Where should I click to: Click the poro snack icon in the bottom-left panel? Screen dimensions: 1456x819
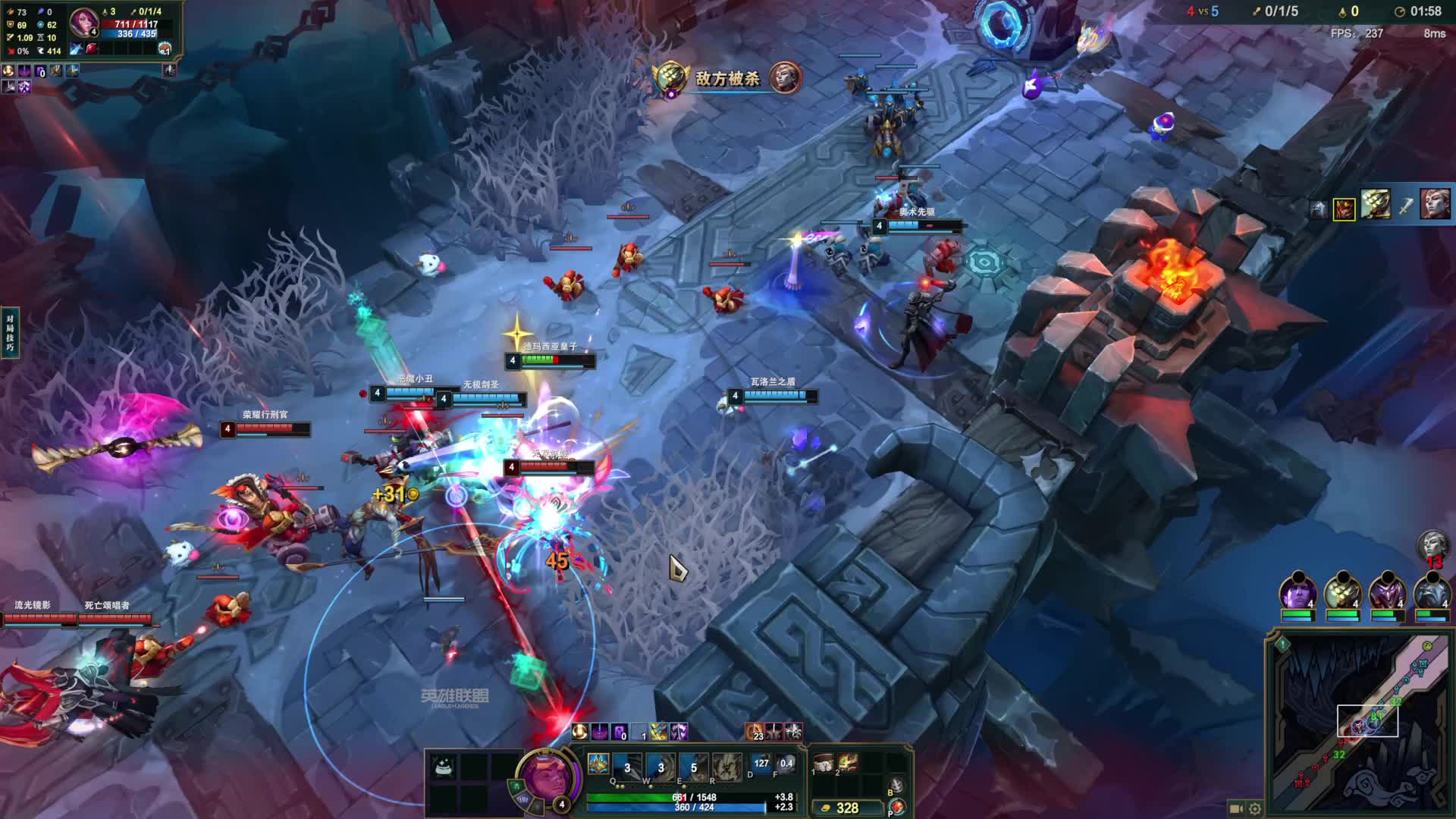click(444, 767)
